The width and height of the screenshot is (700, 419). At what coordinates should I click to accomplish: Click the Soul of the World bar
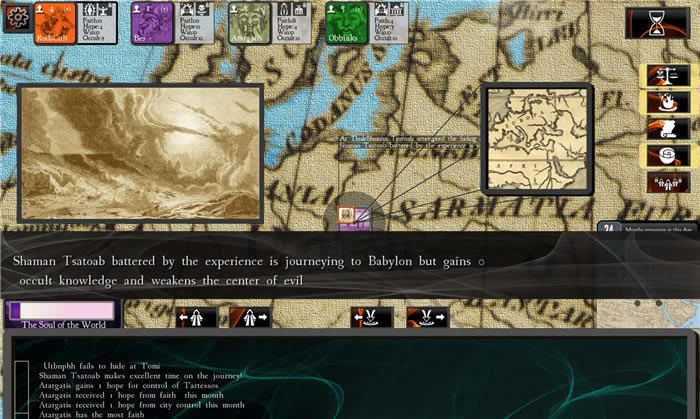61,313
